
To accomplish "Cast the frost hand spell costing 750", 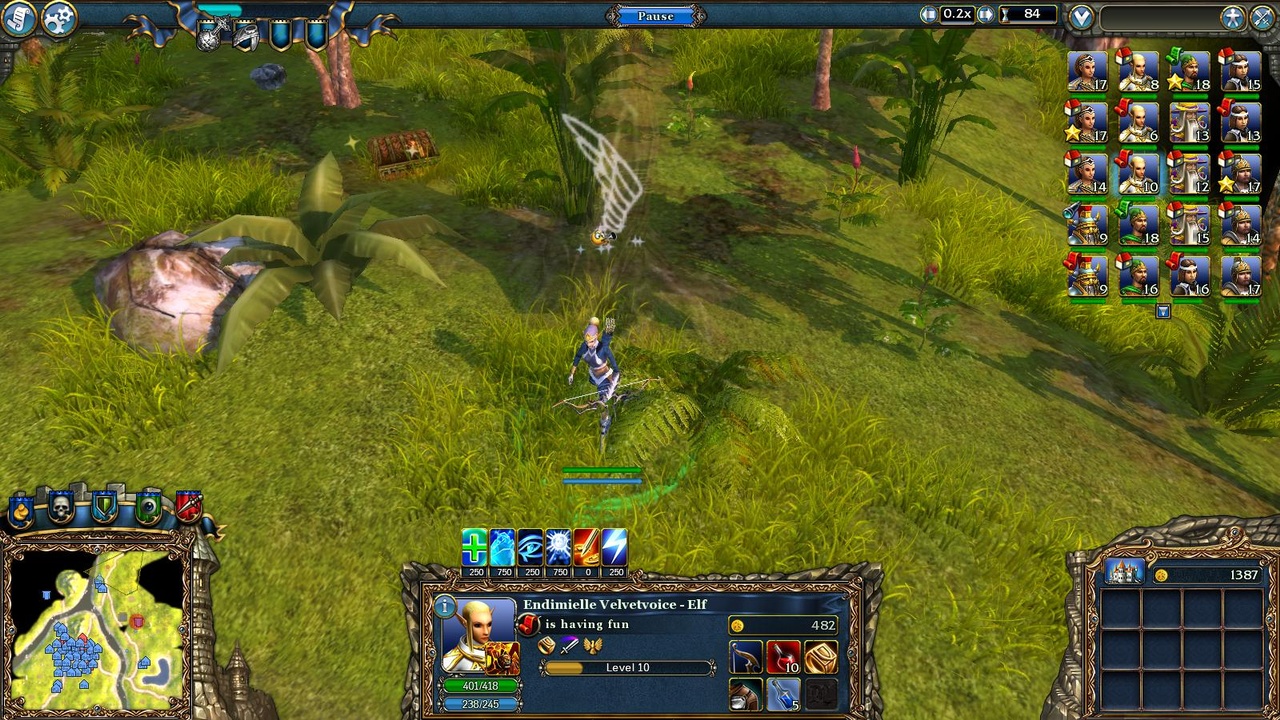I will (501, 548).
